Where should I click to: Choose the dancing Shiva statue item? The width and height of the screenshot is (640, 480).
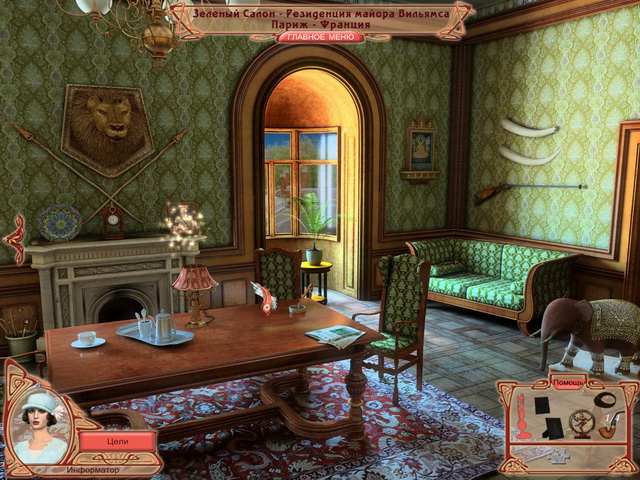click(x=579, y=423)
